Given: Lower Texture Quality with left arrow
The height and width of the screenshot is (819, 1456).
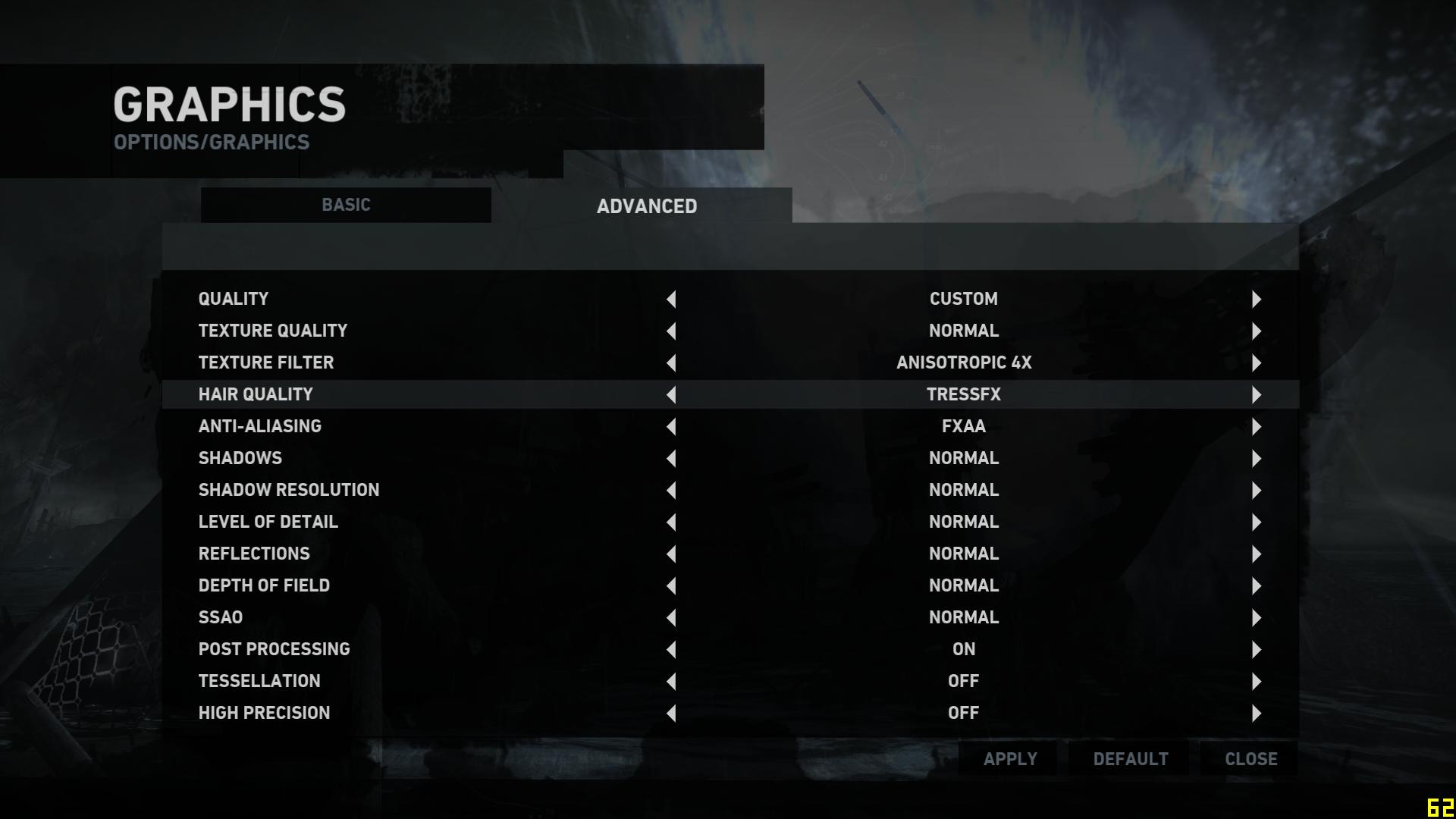Looking at the screenshot, I should tap(671, 331).
